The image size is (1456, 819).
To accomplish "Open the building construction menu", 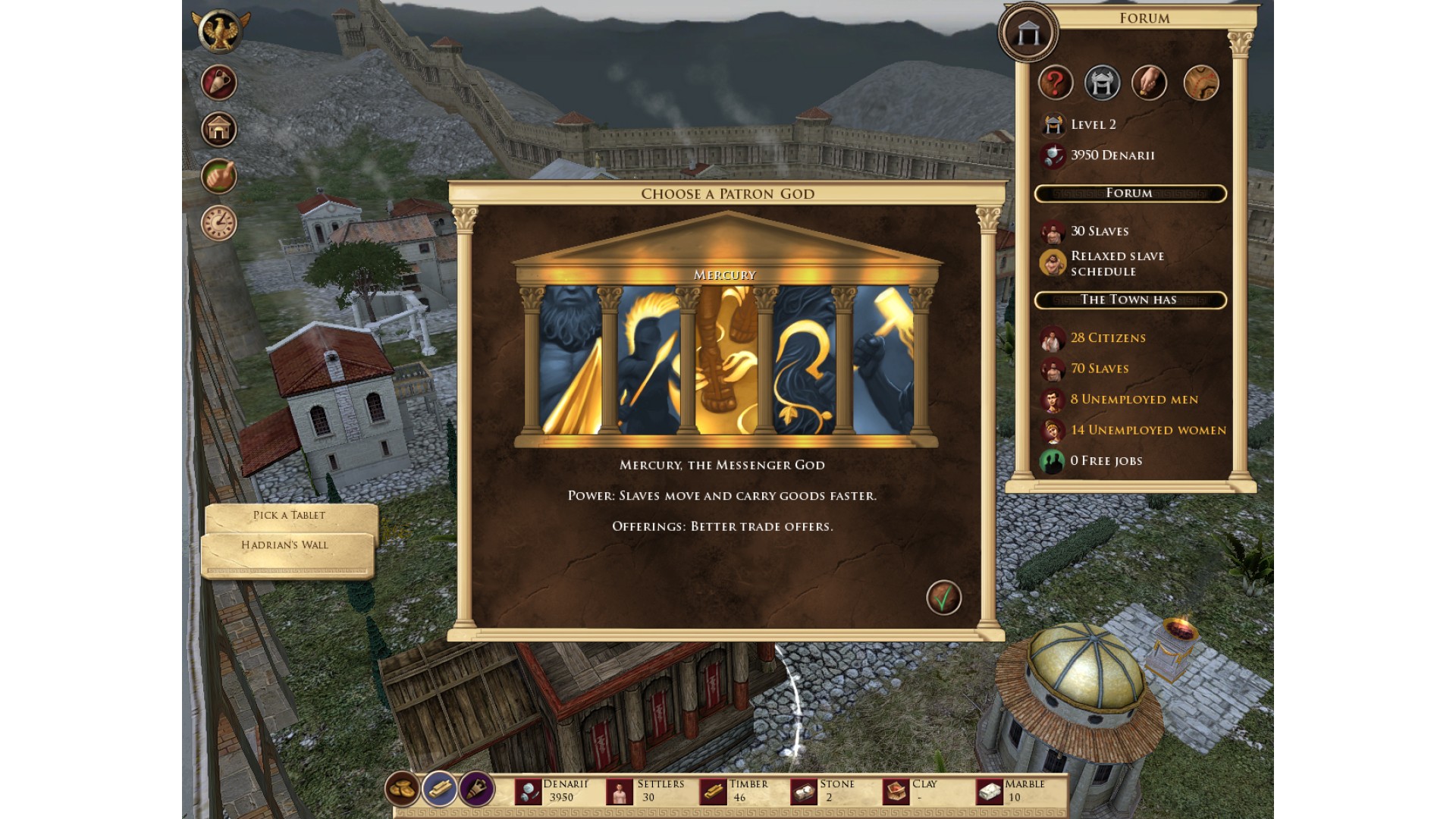I will coord(219,130).
